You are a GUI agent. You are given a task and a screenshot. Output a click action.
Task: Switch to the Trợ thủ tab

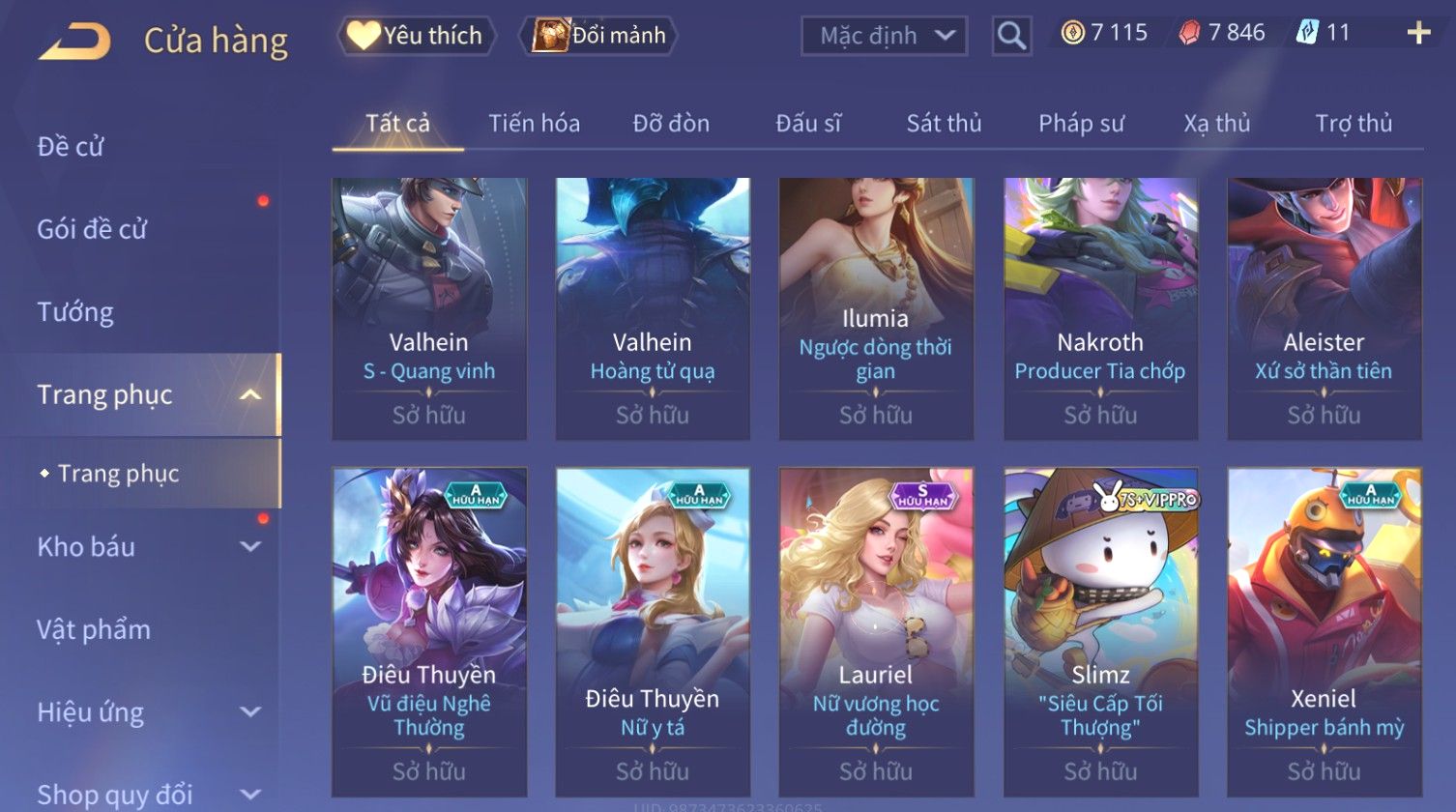click(1353, 124)
